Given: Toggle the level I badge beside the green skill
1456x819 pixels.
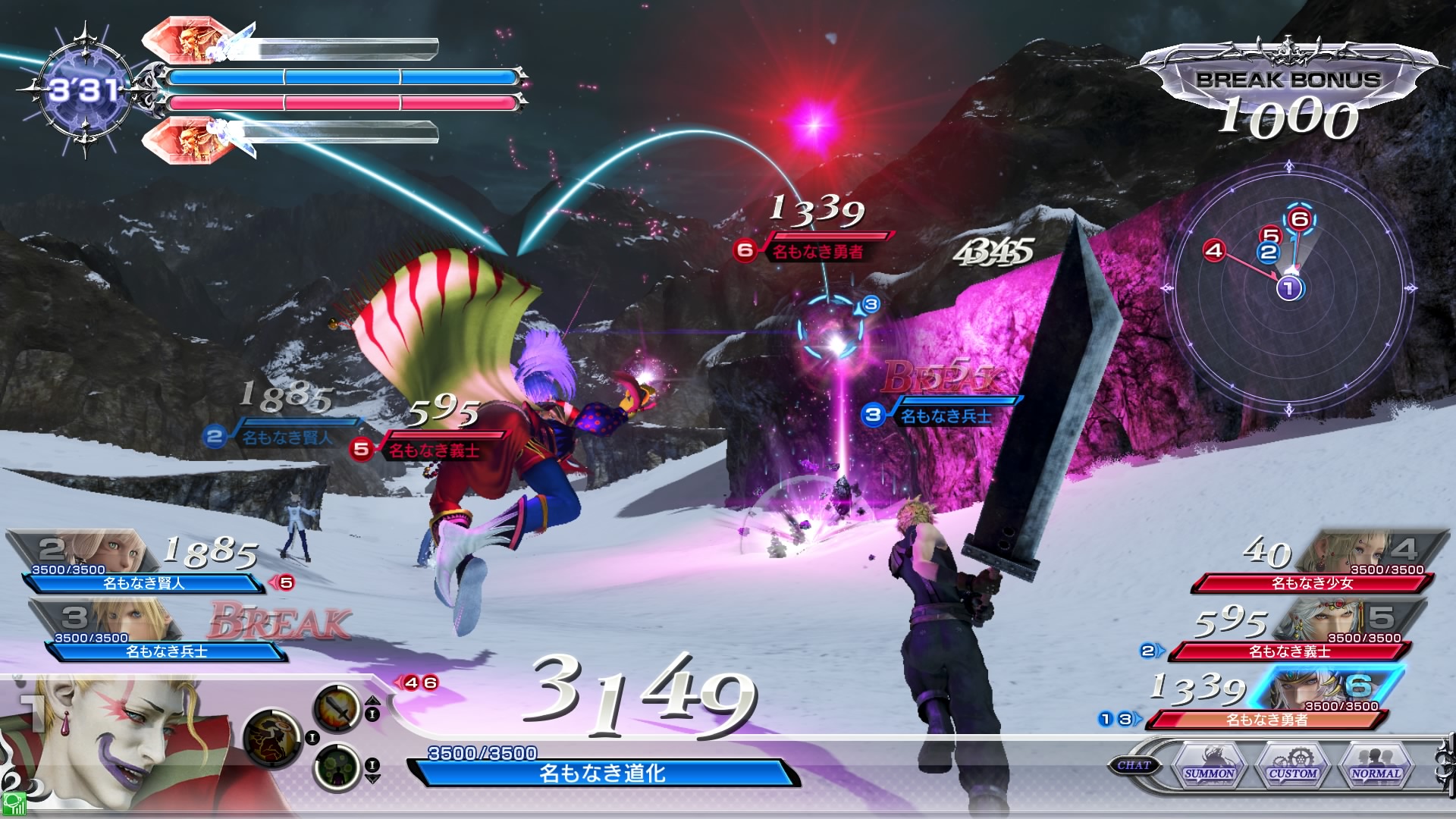Looking at the screenshot, I should [x=372, y=764].
